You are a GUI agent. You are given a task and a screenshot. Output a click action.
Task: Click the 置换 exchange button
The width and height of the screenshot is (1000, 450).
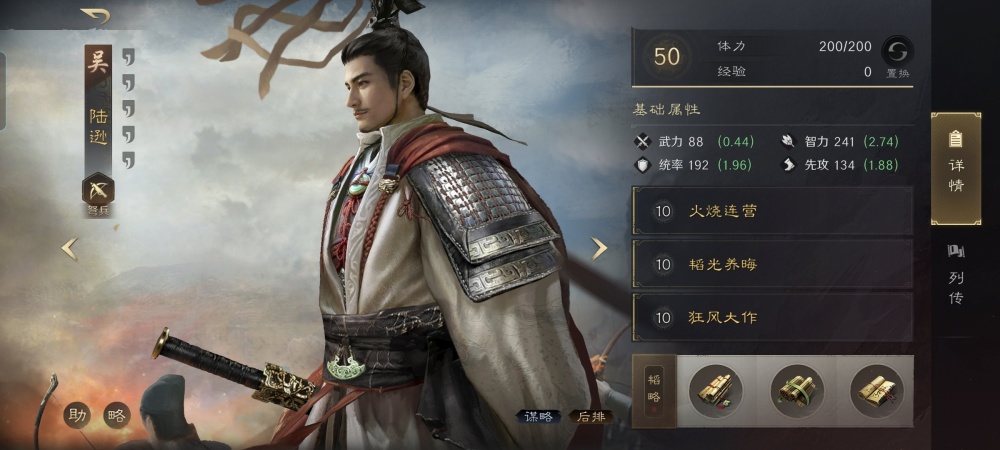(896, 55)
